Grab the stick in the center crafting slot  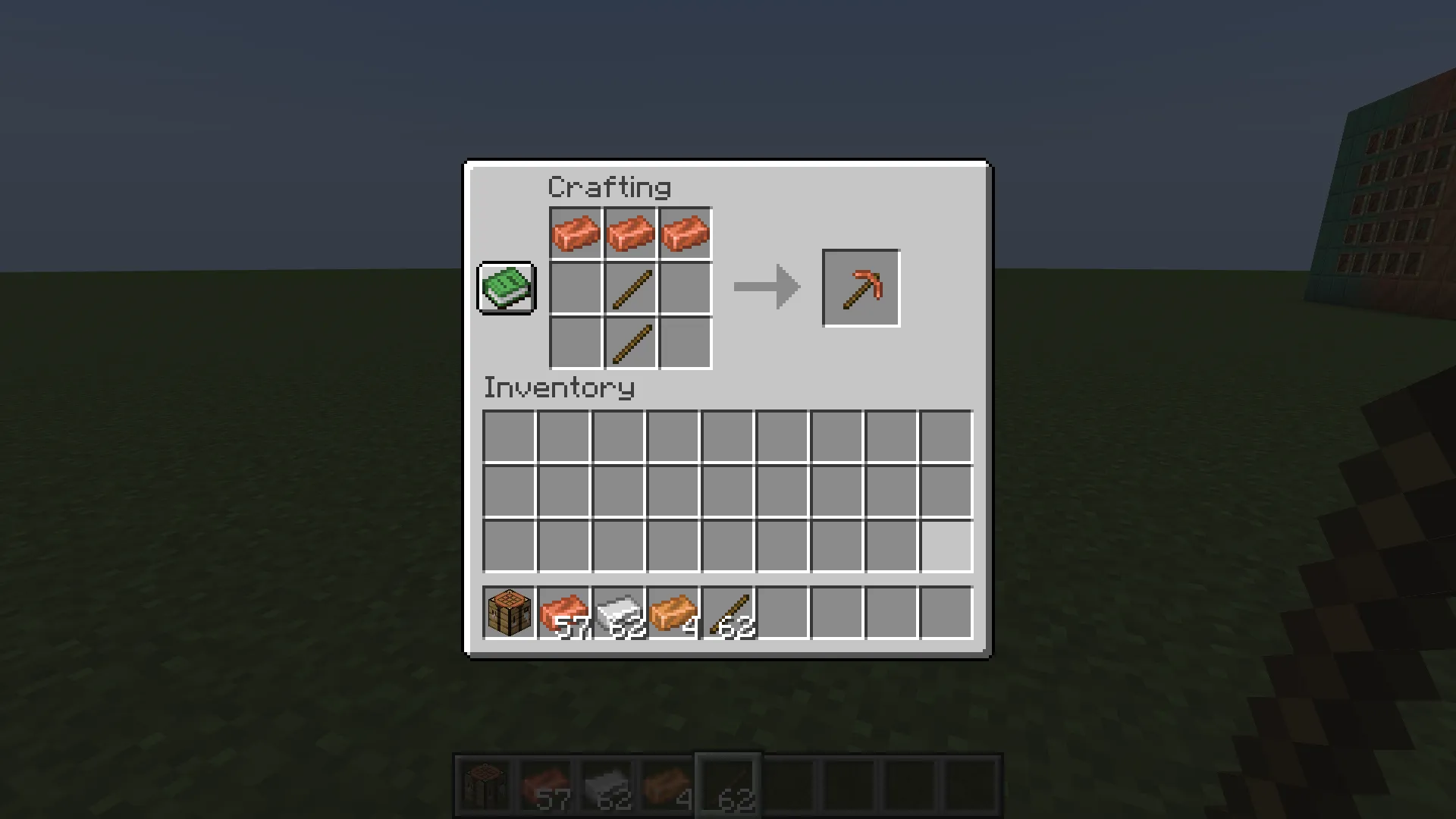630,287
